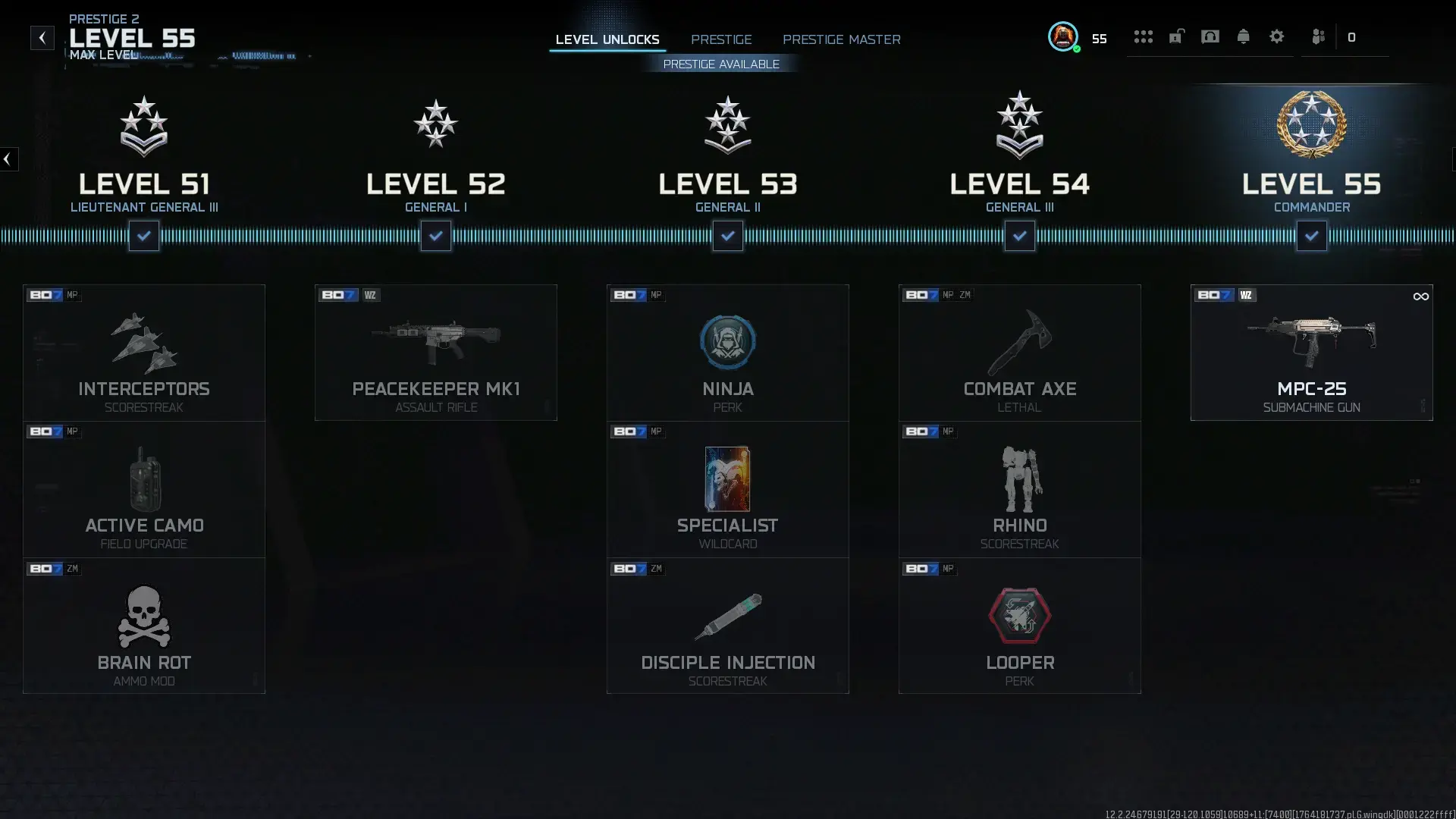This screenshot has width=1456, height=819.
Task: Open notifications via the bell icon
Action: pyautogui.click(x=1243, y=36)
